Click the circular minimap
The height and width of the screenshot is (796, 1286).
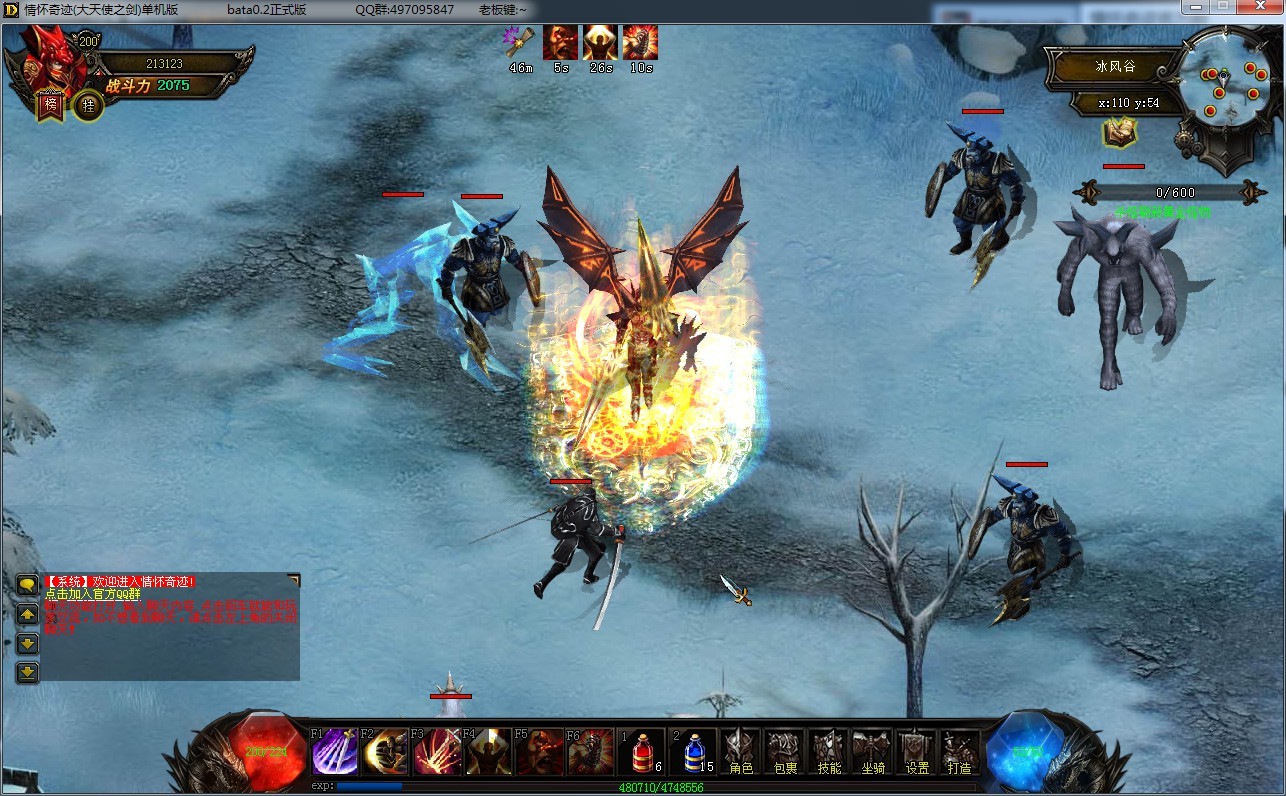1228,83
